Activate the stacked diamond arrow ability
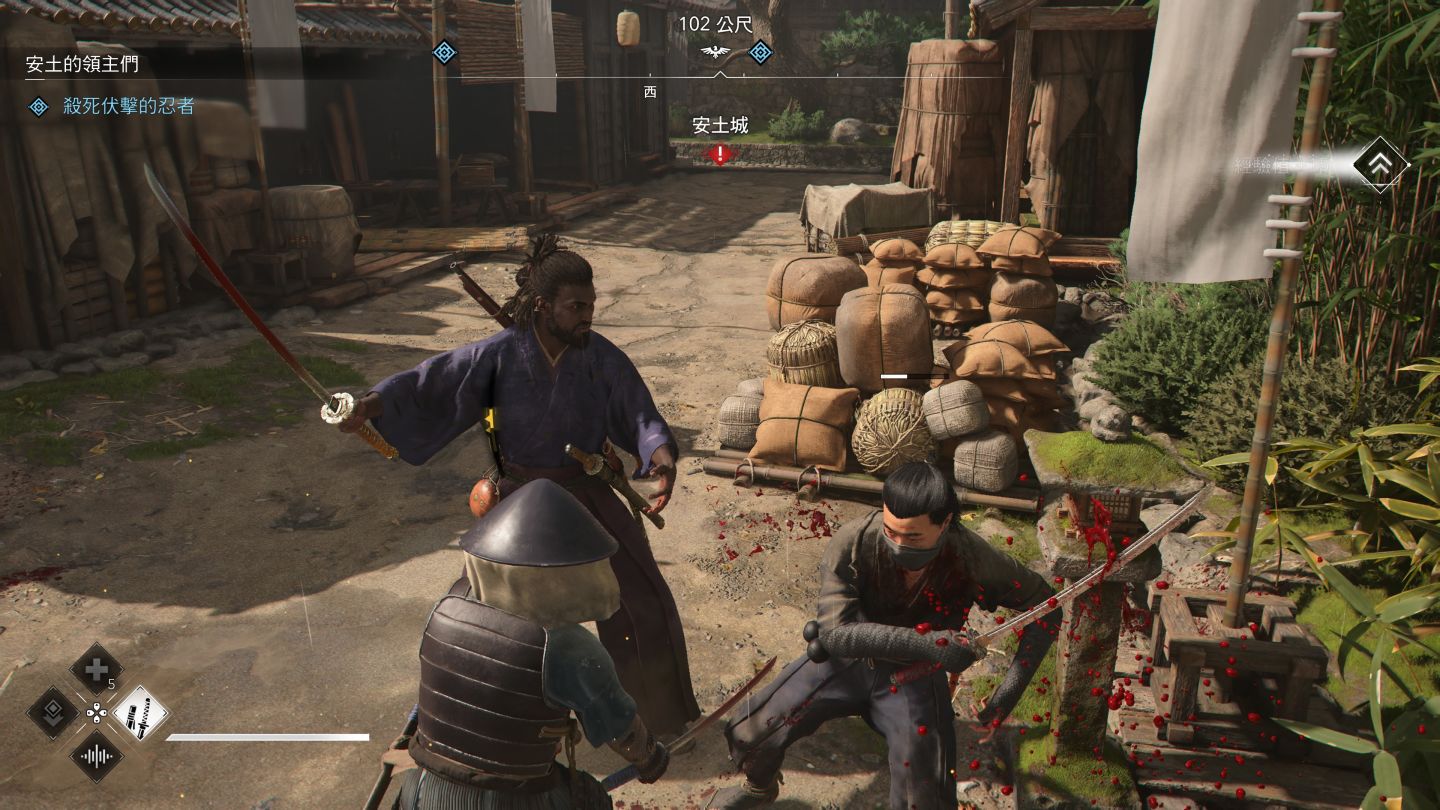The width and height of the screenshot is (1440, 810). [52, 713]
